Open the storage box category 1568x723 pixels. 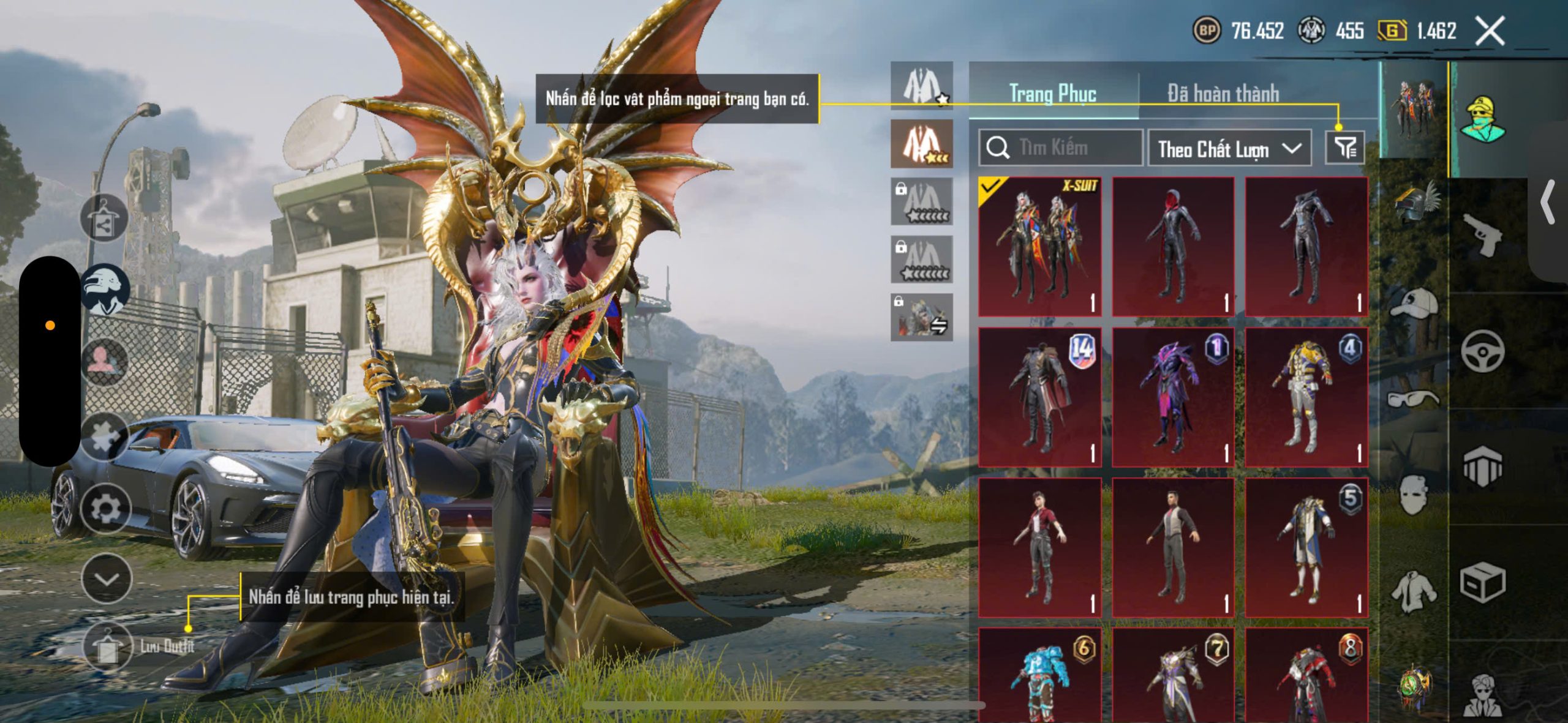[x=1483, y=582]
